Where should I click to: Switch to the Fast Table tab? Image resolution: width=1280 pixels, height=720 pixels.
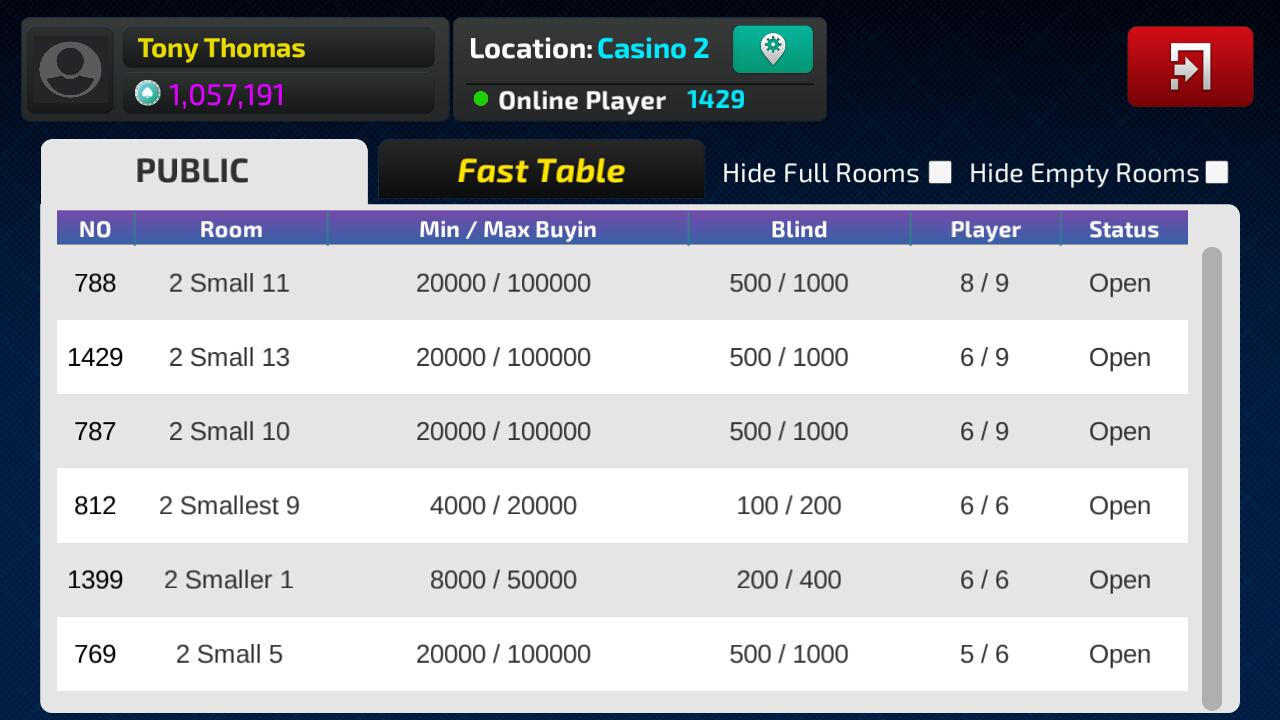(540, 170)
